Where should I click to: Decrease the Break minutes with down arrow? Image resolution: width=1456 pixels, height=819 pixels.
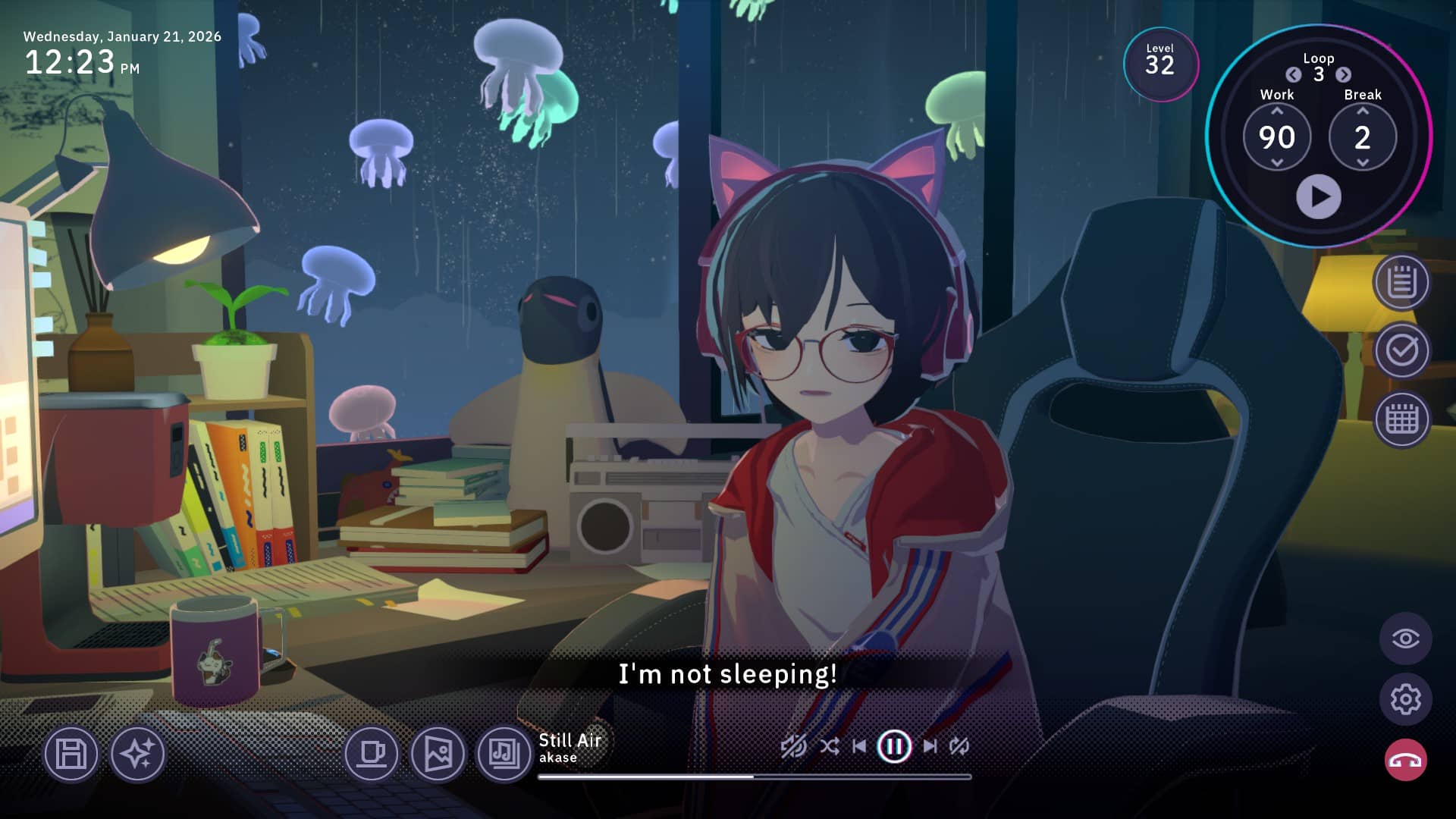coord(1363,162)
